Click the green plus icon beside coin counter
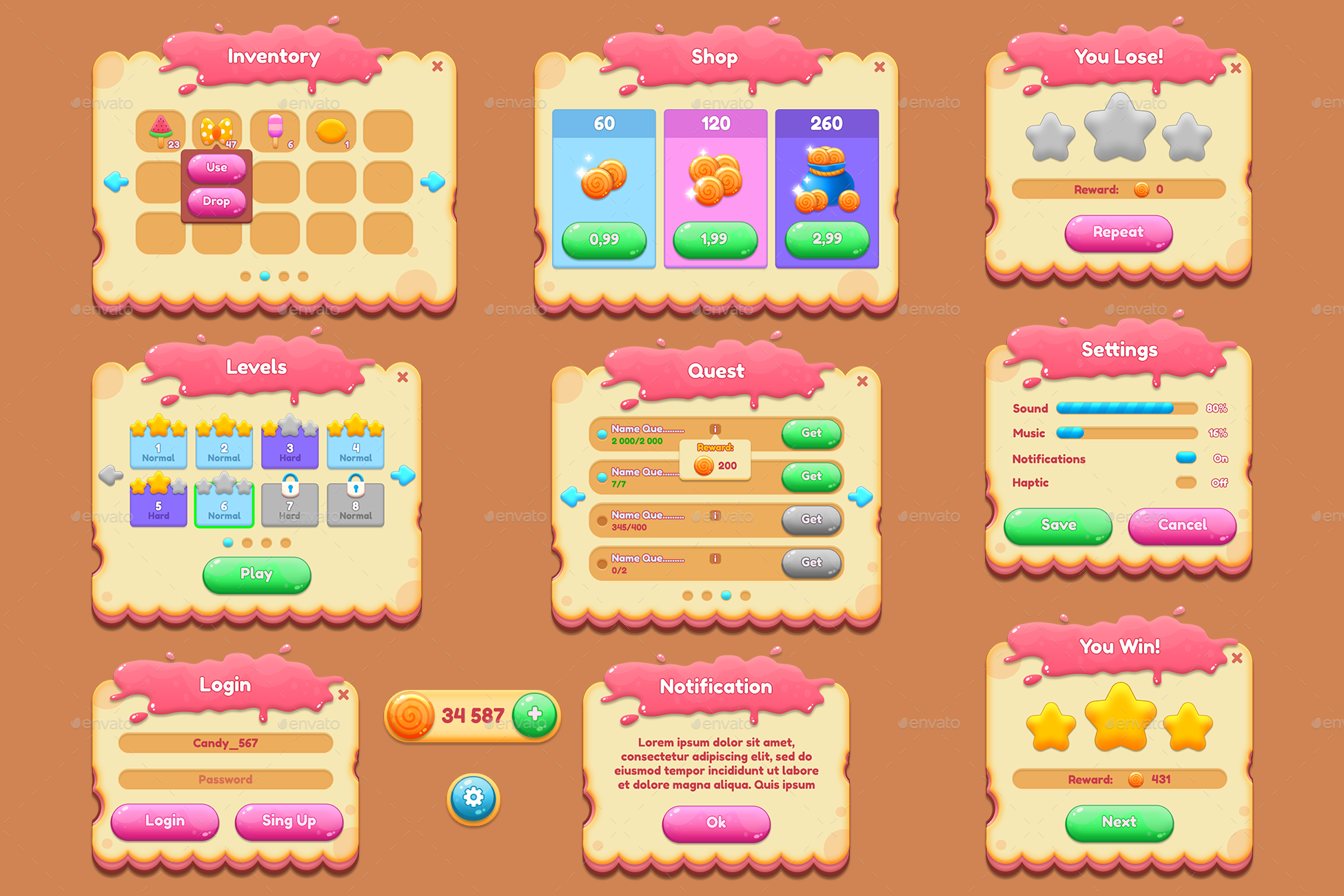Screen dimensions: 1344x896 tap(534, 715)
